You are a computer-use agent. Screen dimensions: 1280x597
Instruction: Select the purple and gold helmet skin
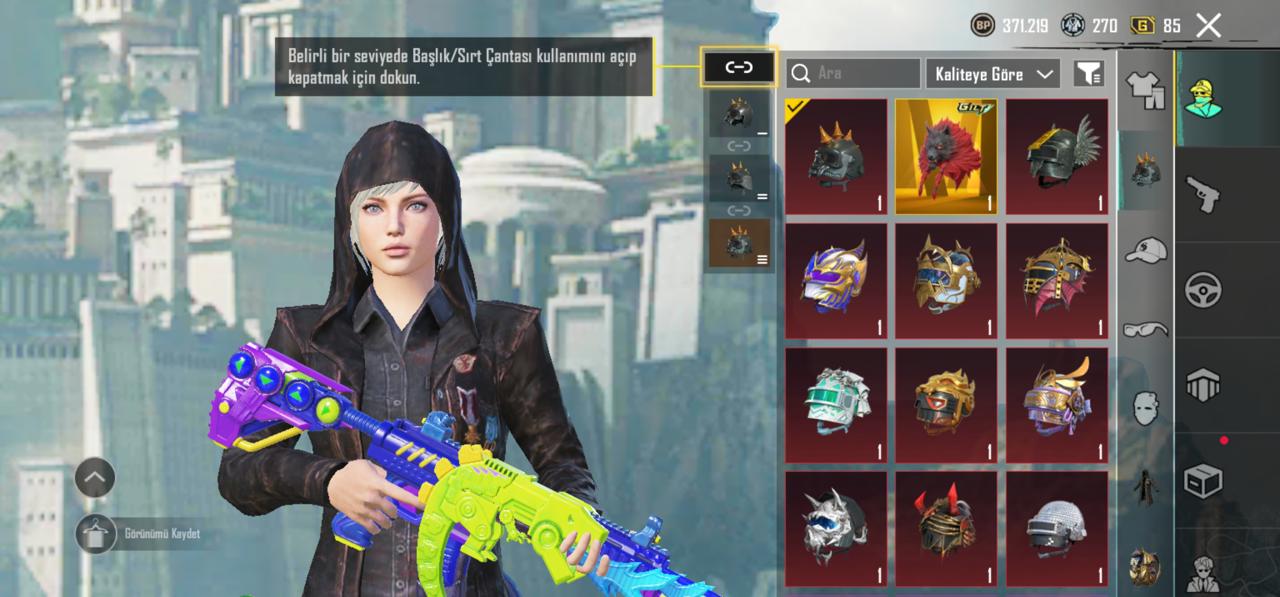pos(836,280)
